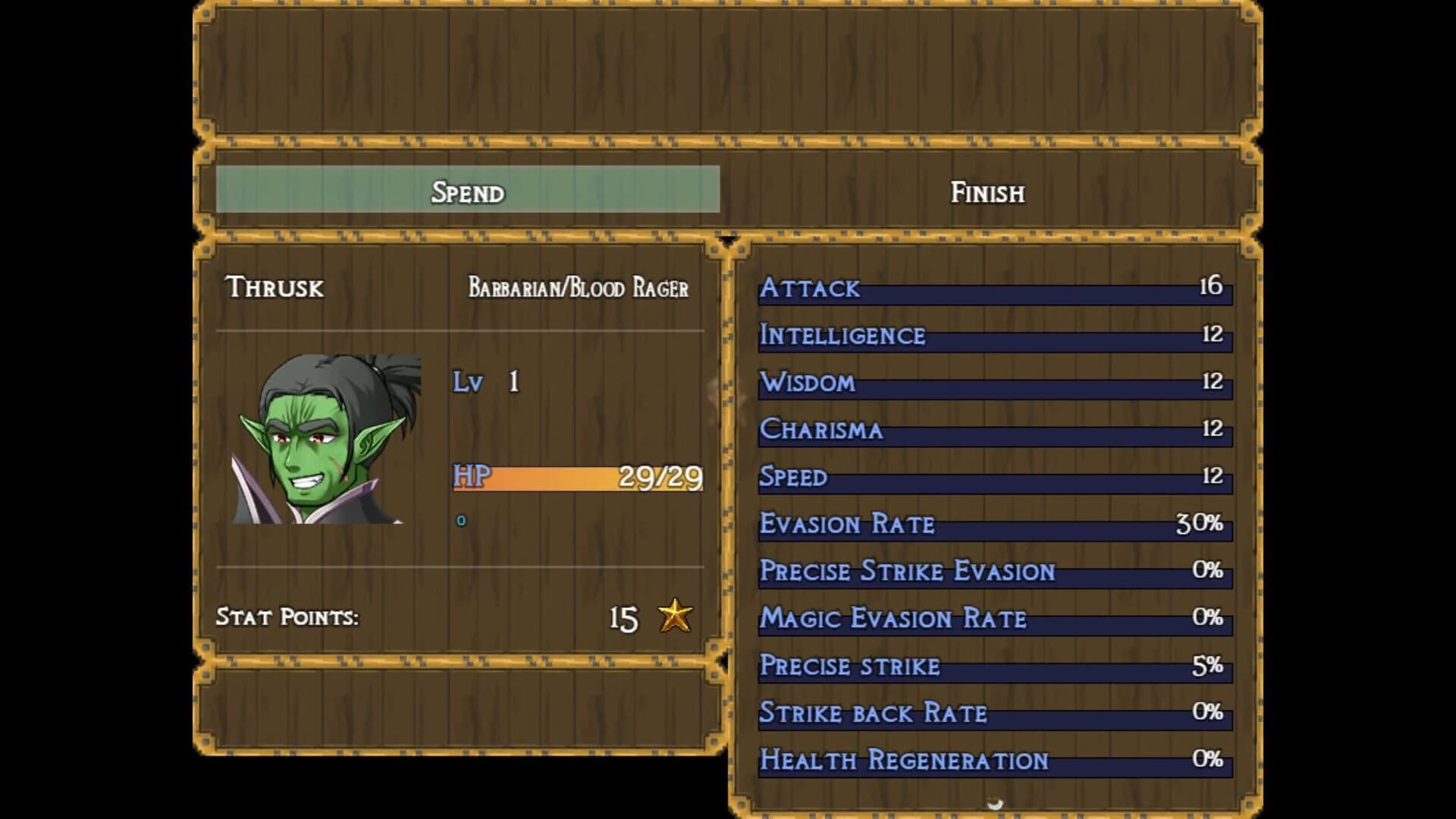The width and height of the screenshot is (1456, 819).
Task: Select the Strike Back Rate stat
Action: [993, 712]
